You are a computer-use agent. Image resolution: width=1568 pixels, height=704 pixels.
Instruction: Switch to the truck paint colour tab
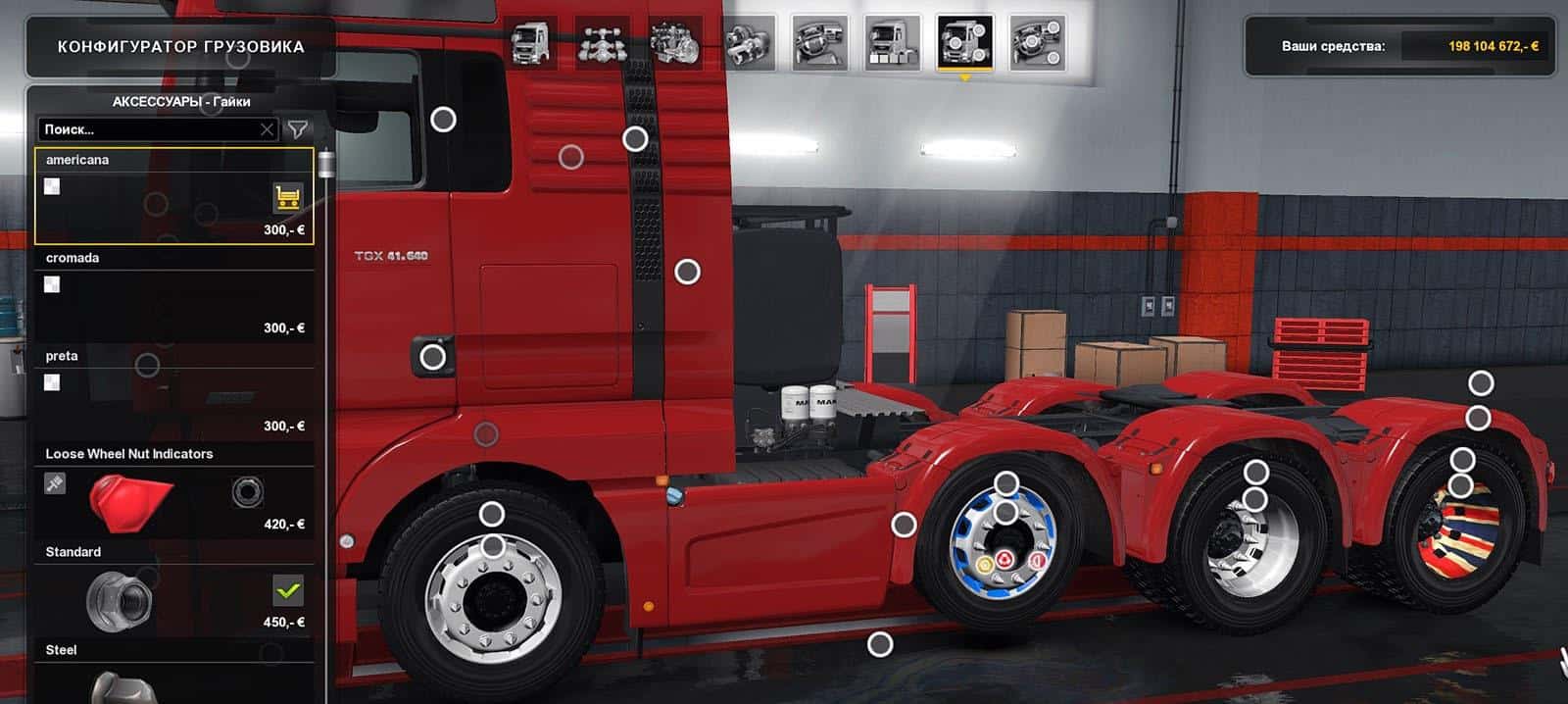pyautogui.click(x=893, y=43)
